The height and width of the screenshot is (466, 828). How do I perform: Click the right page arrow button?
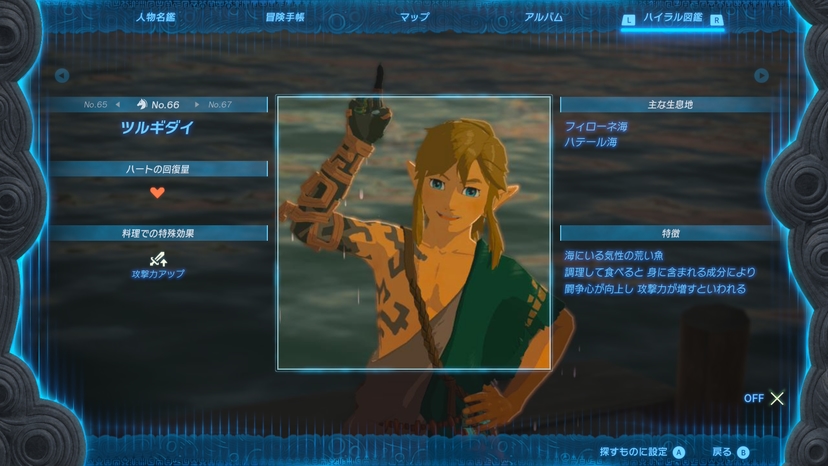coord(762,75)
